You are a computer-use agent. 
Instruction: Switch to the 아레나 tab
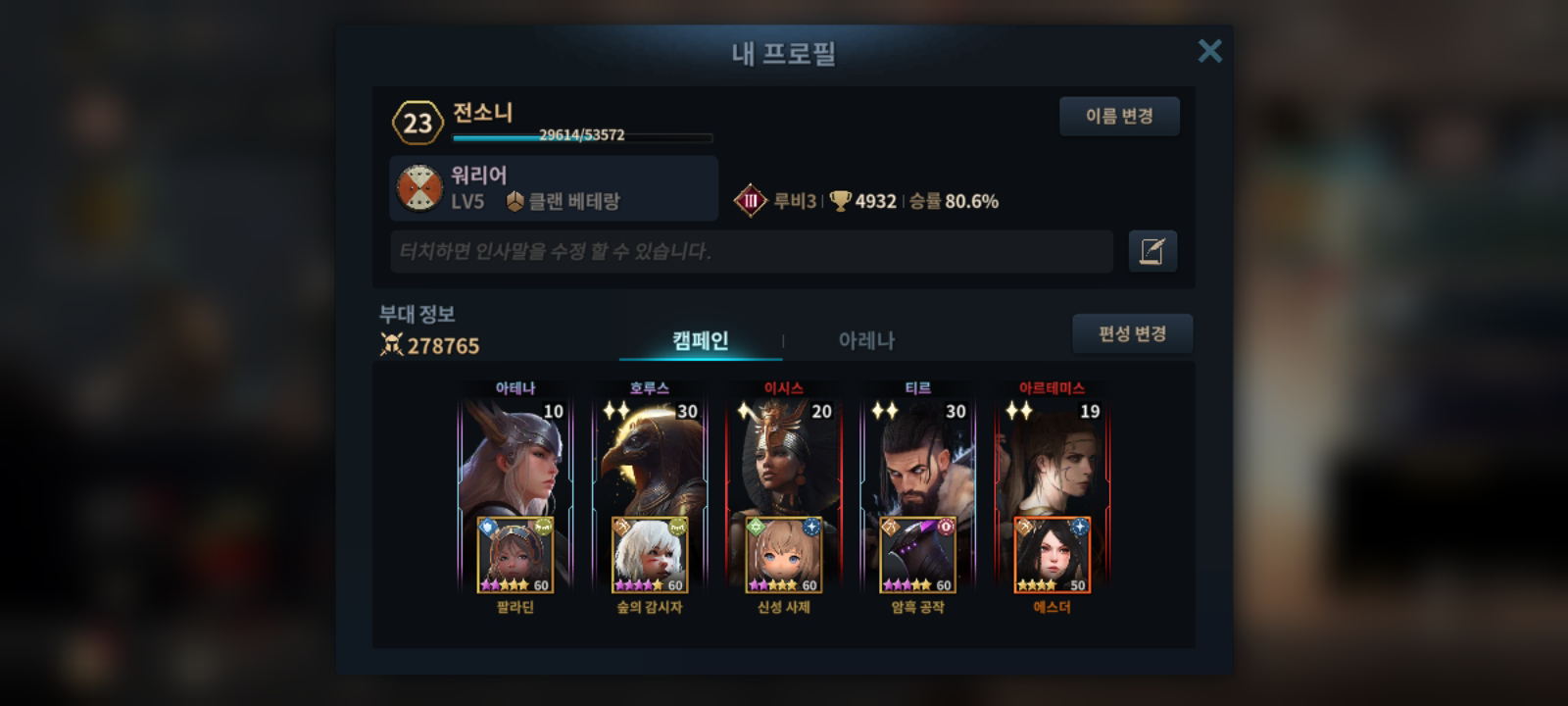[x=866, y=341]
